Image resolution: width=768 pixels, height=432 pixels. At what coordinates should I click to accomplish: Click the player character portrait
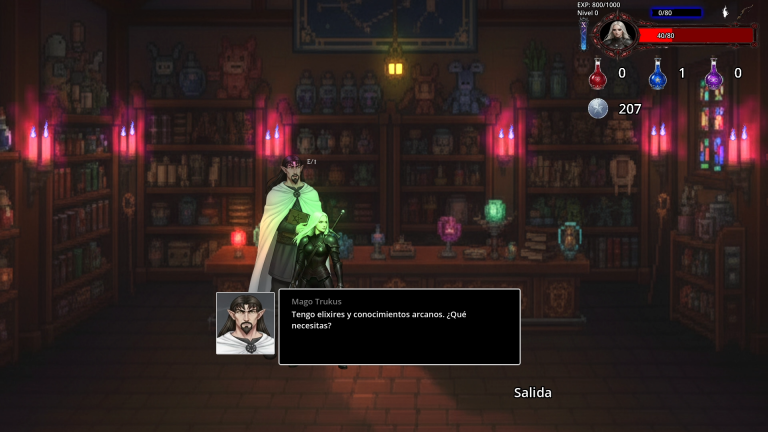(616, 34)
